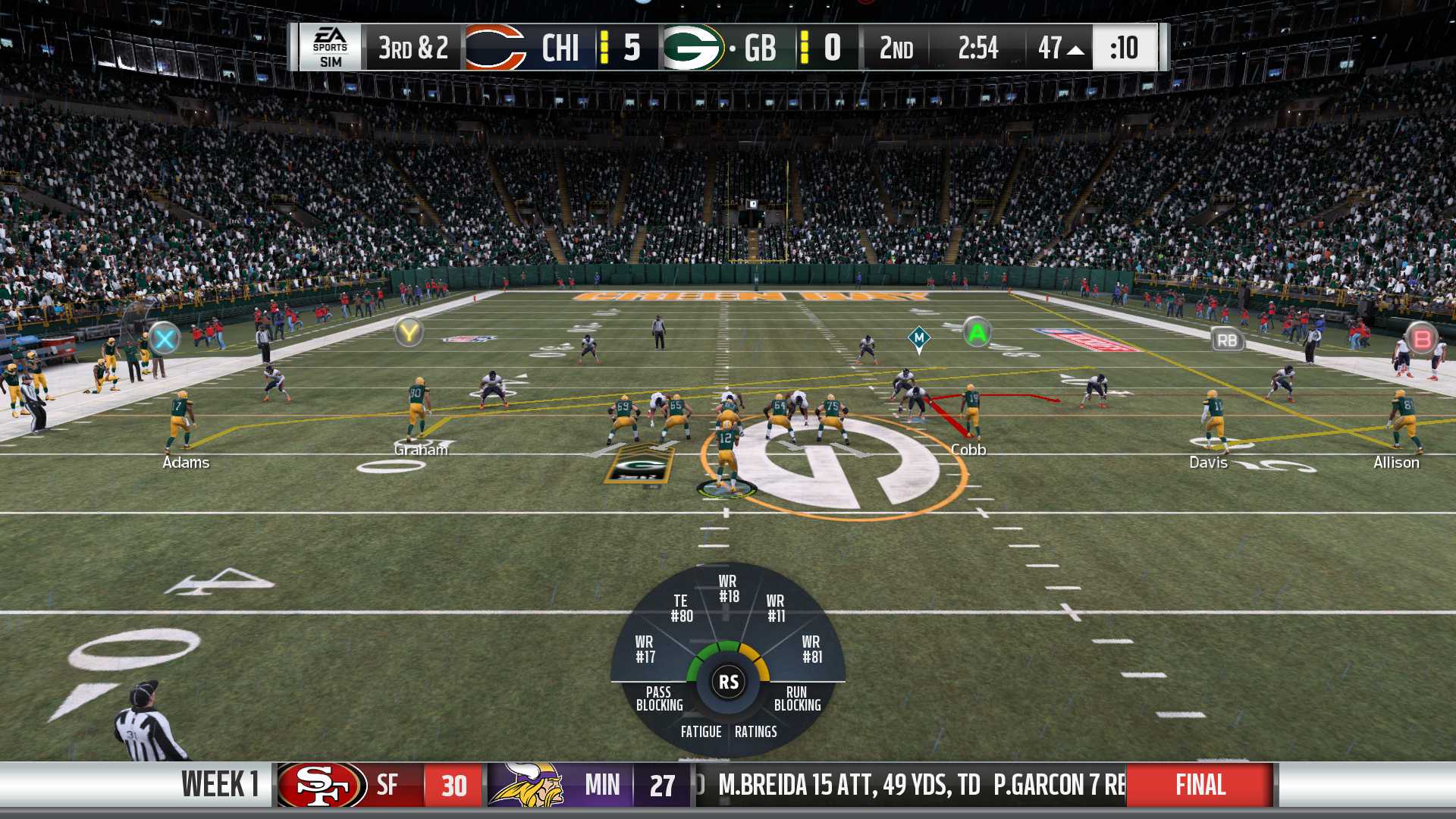Screen dimensions: 1456x819
Task: Select TE #80 in the radial wheel
Action: 681,608
